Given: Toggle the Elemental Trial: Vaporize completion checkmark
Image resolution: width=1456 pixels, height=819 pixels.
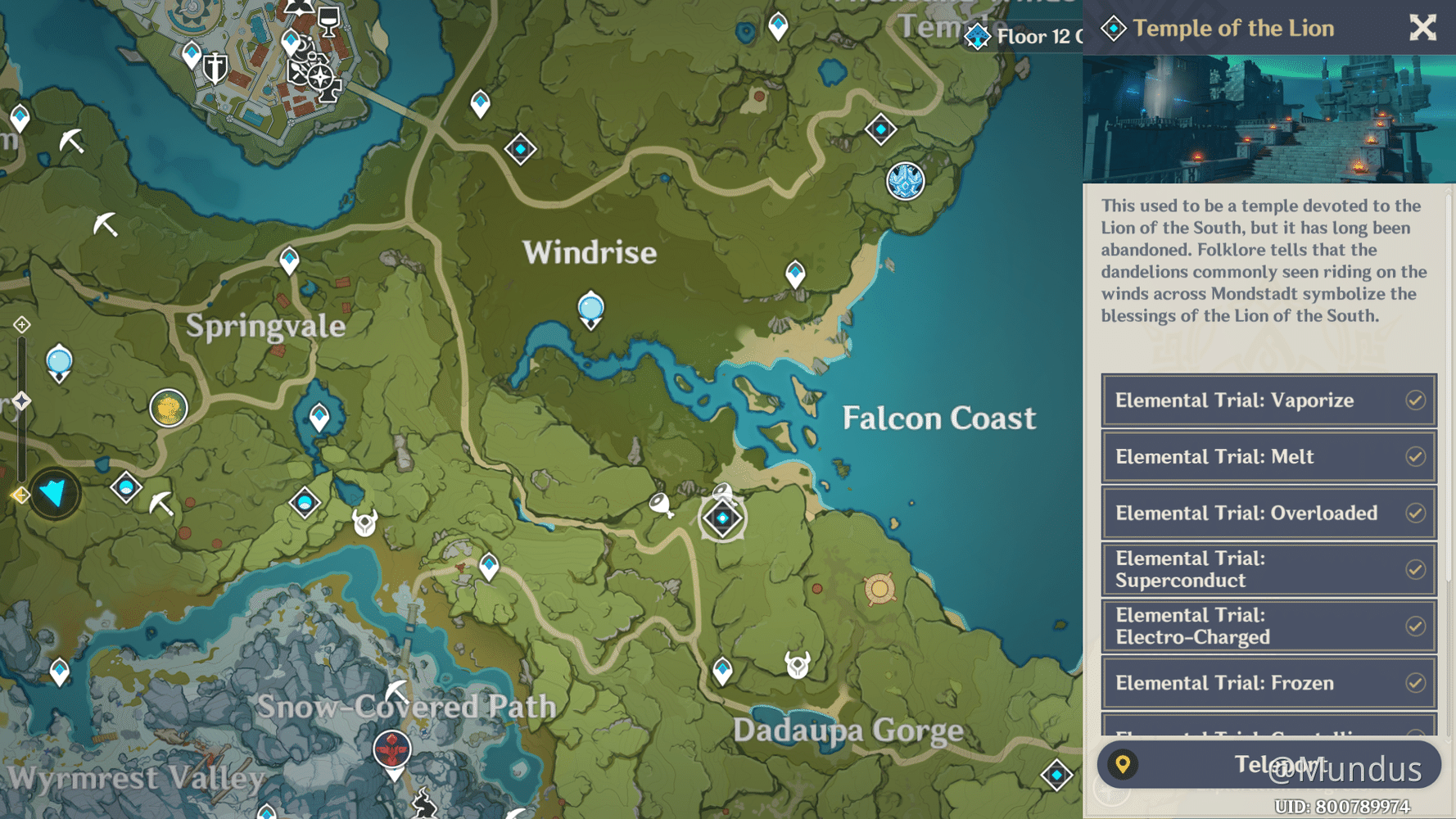Looking at the screenshot, I should pos(1416,400).
